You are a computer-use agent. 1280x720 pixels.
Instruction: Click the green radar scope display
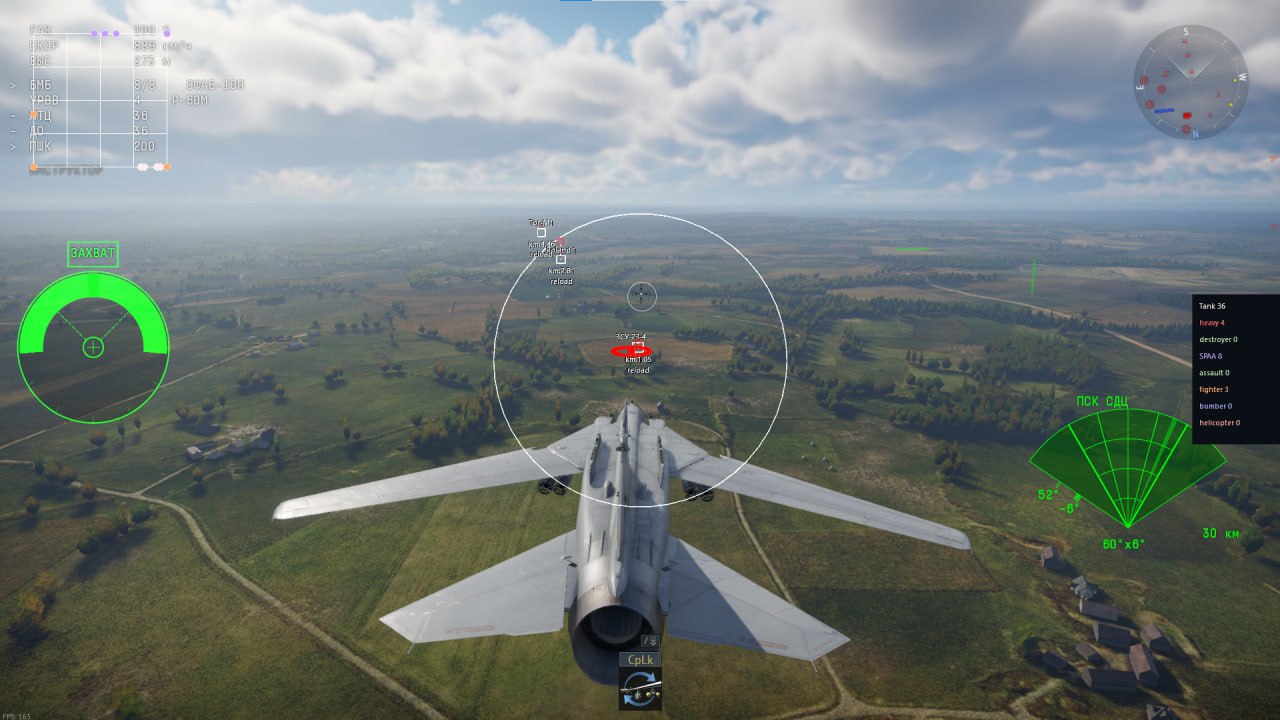(1127, 465)
